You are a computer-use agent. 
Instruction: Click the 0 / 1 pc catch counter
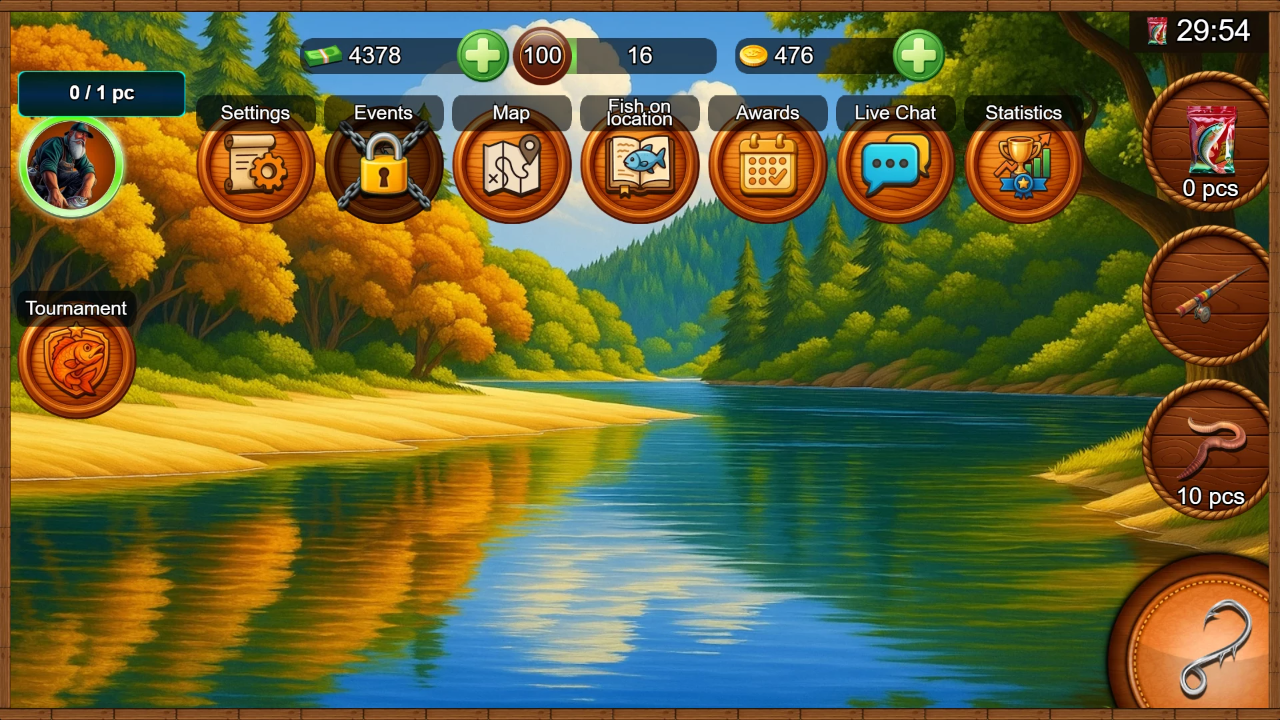100,93
